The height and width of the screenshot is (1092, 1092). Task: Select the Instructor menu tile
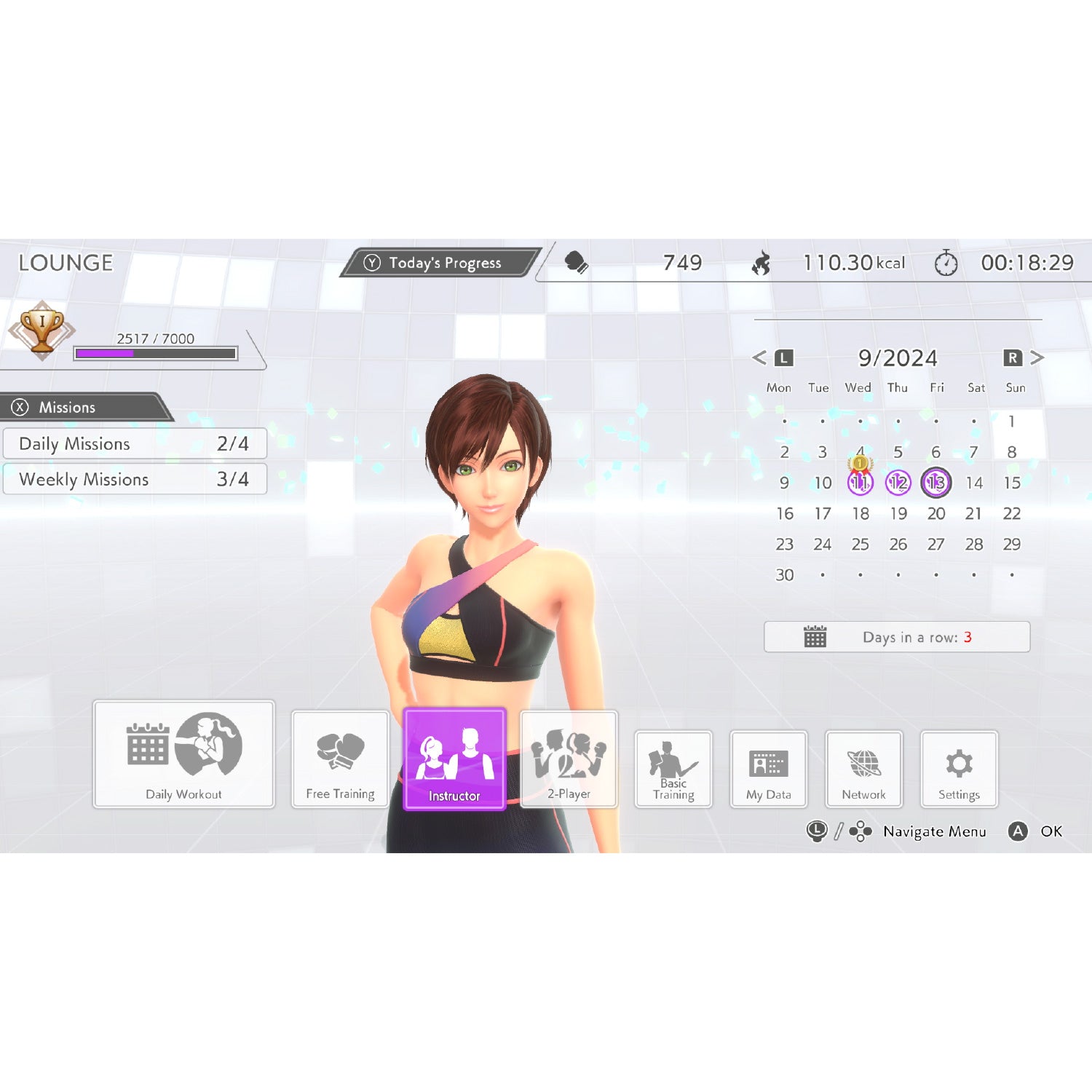coord(455,759)
